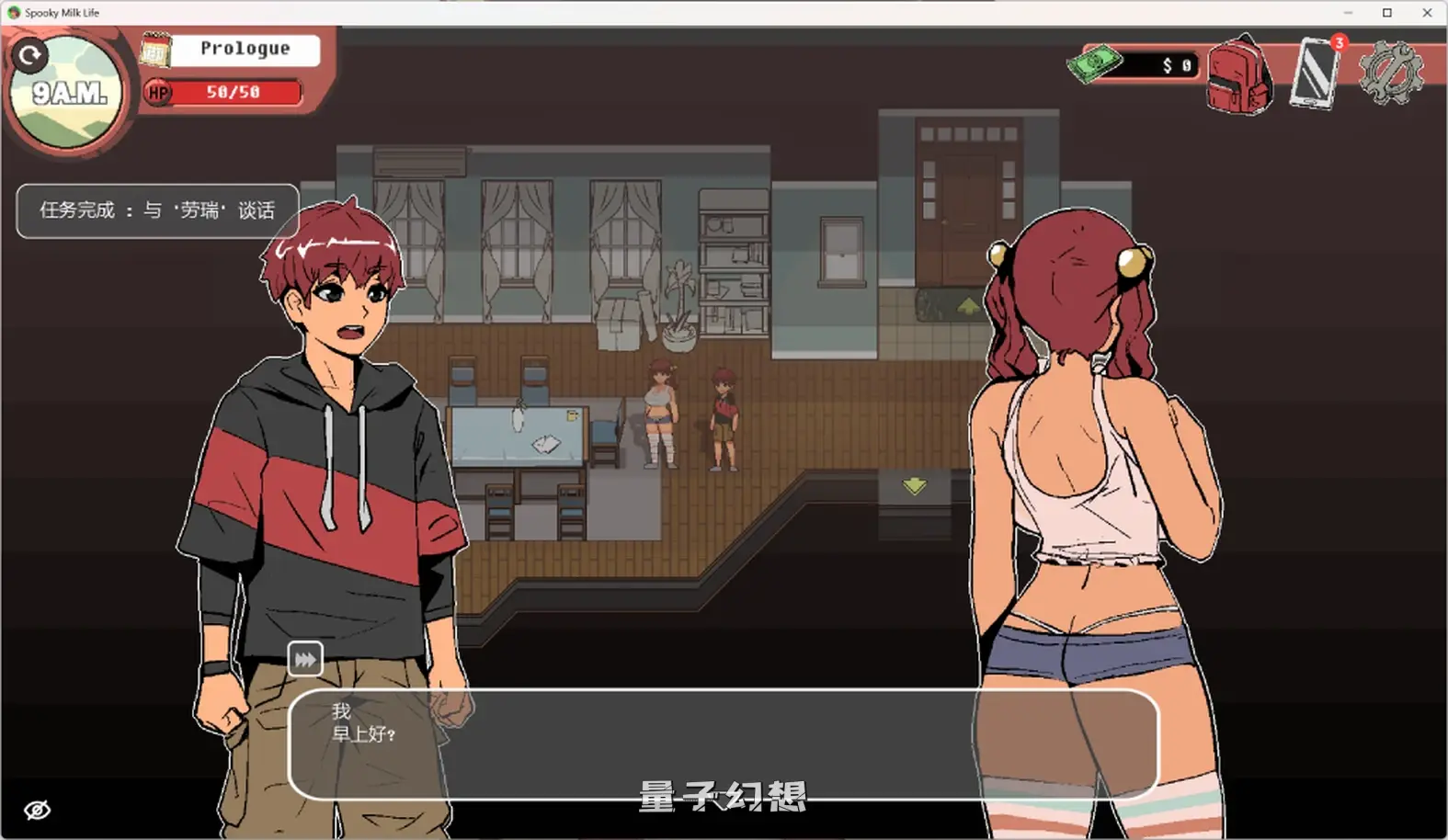Click the 9 A.M. clock face
The image size is (1448, 840).
68,89
